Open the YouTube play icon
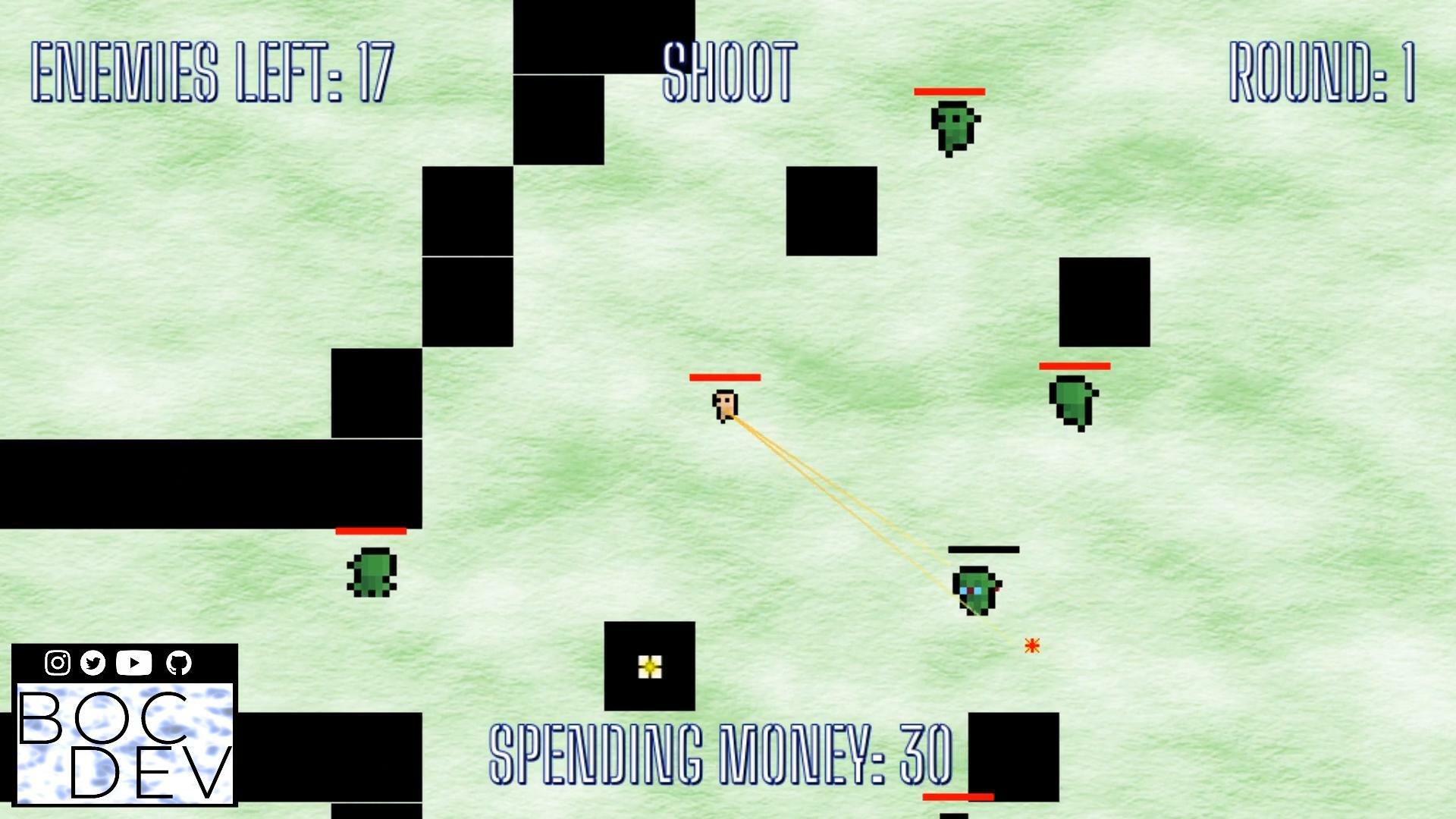1456x819 pixels. pos(133,661)
